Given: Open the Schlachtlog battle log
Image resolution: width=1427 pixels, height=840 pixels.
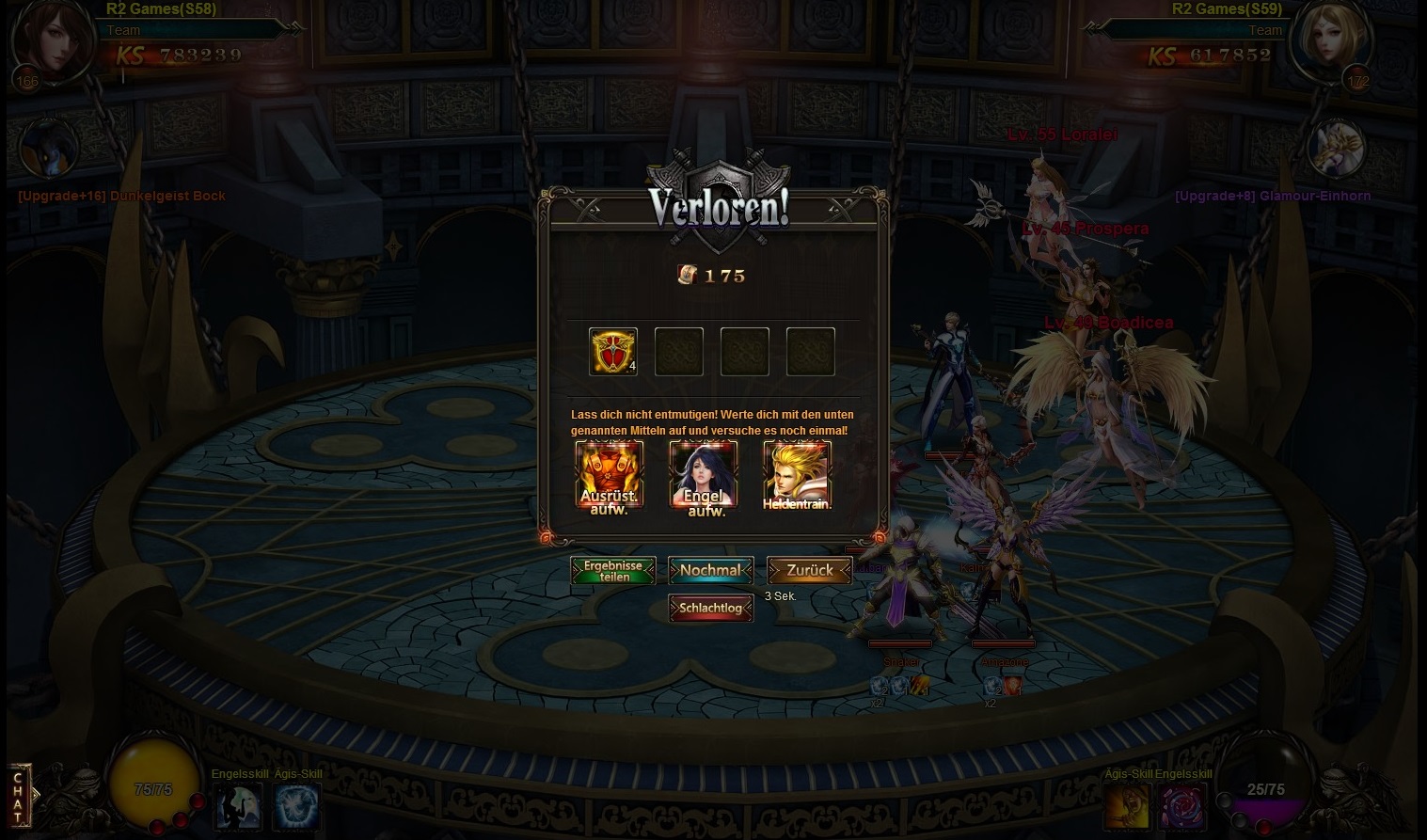Looking at the screenshot, I should [x=710, y=609].
